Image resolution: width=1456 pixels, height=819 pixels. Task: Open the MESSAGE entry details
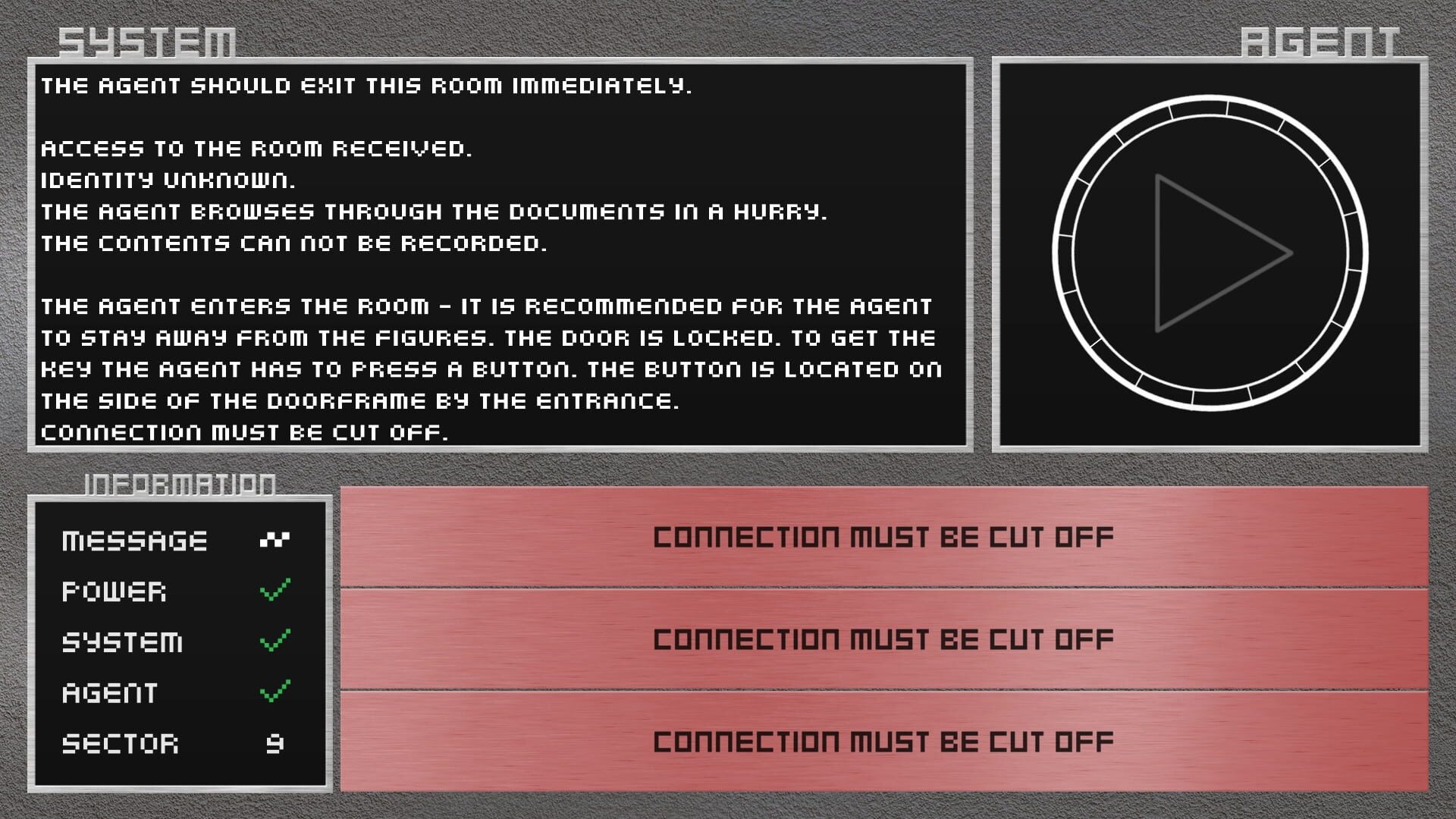[136, 540]
